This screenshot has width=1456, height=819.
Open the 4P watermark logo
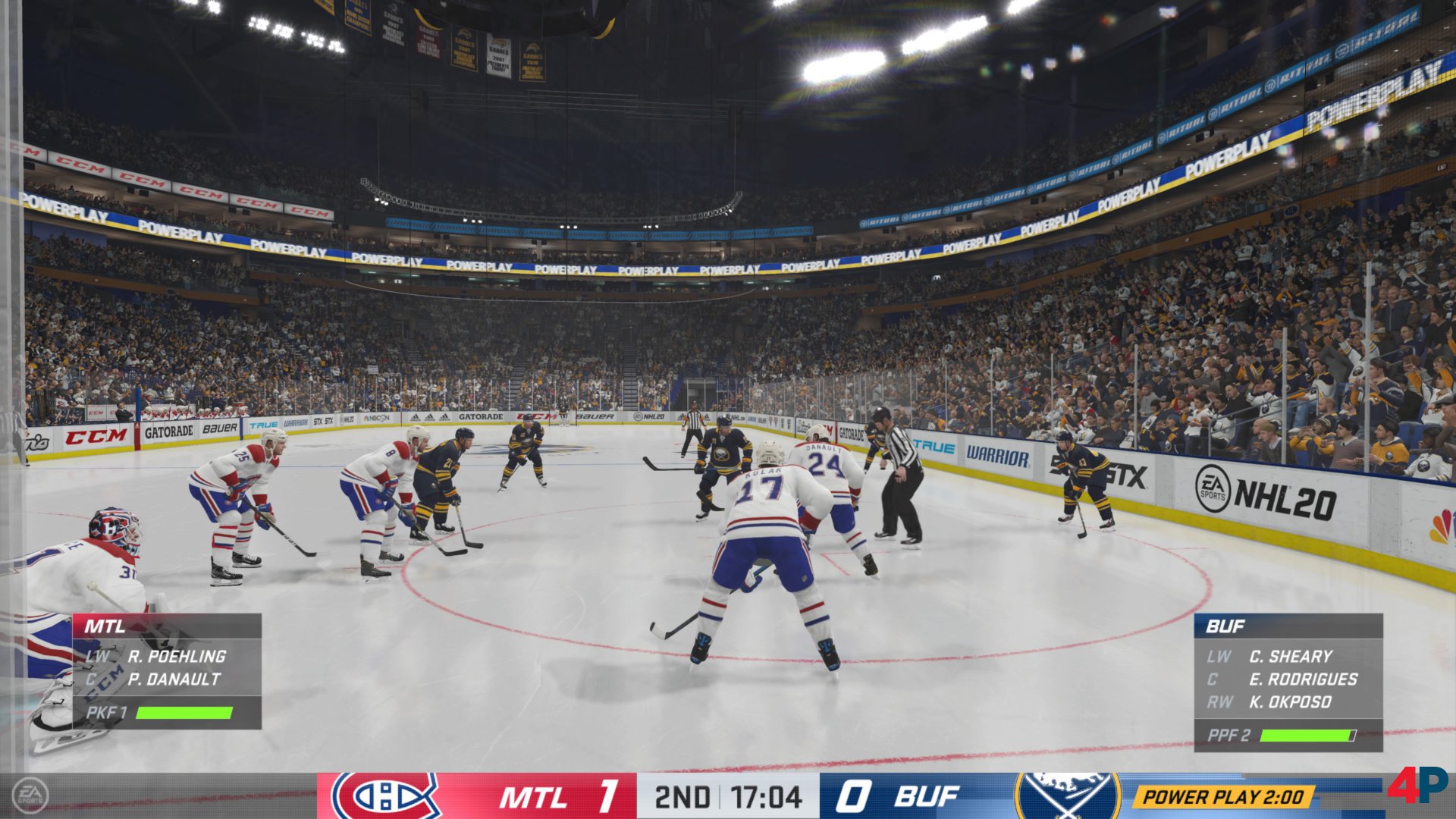click(1419, 785)
